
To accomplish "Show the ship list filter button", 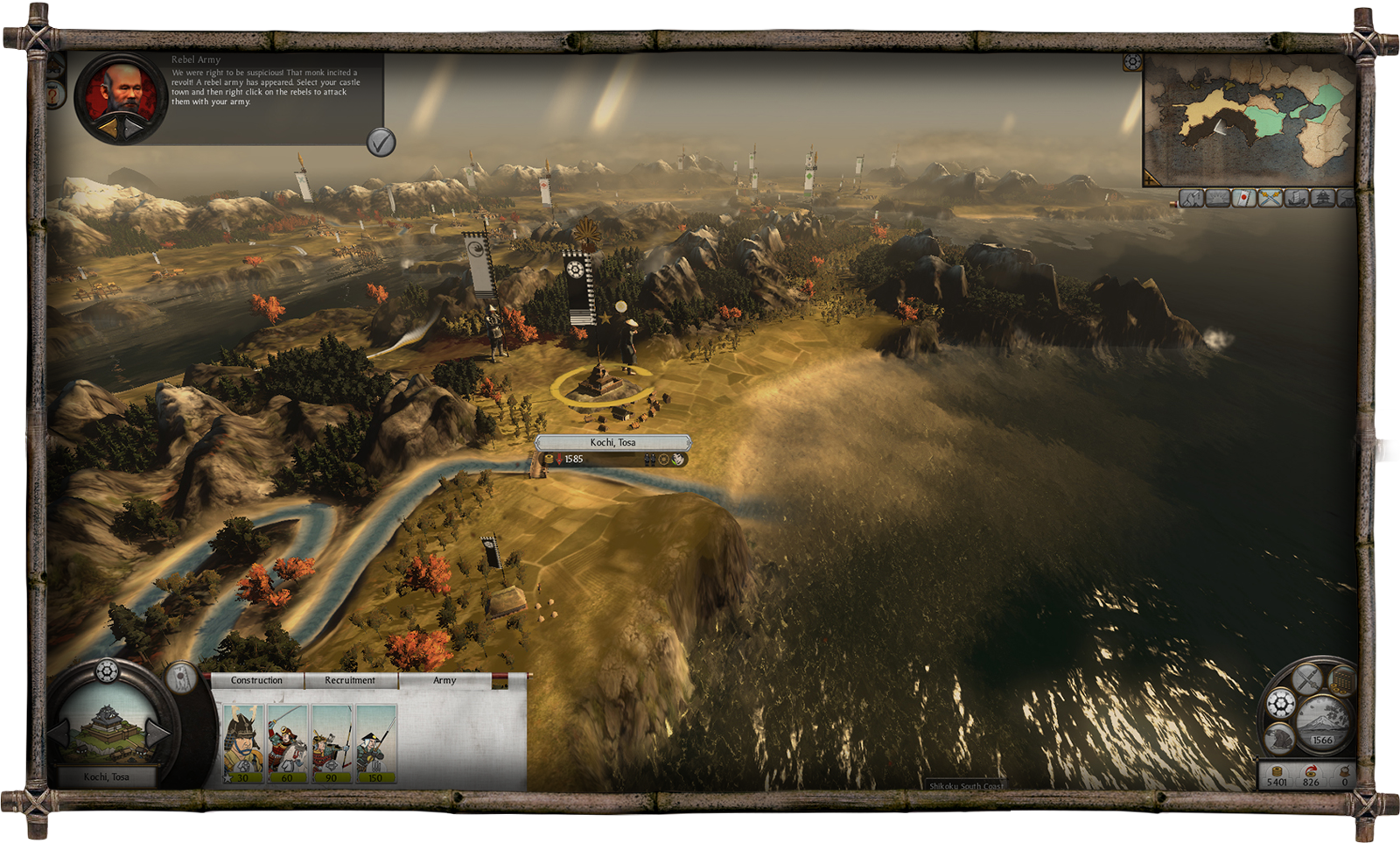I will point(1296,199).
